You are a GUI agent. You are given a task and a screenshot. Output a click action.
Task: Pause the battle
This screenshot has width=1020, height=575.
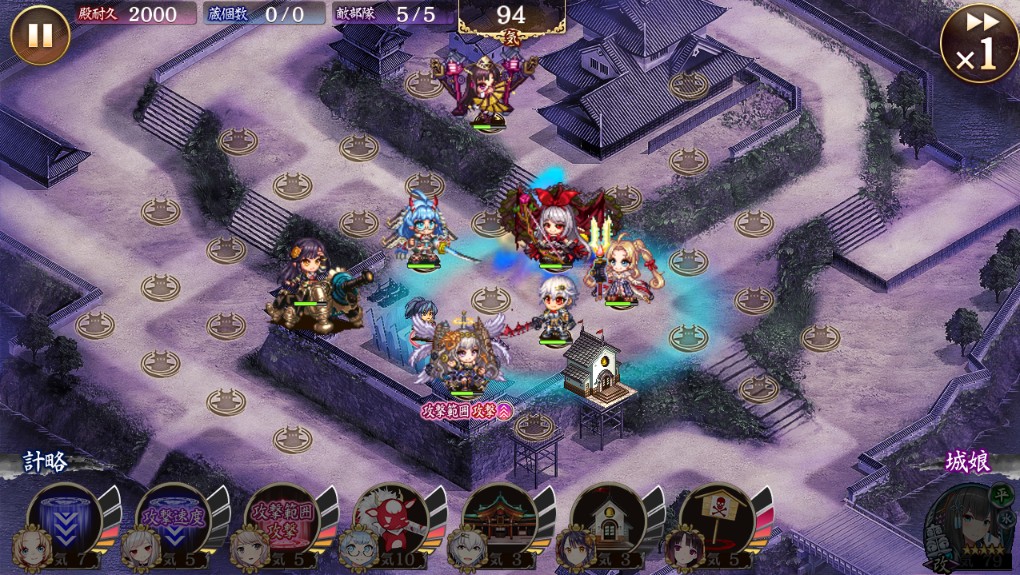40,35
